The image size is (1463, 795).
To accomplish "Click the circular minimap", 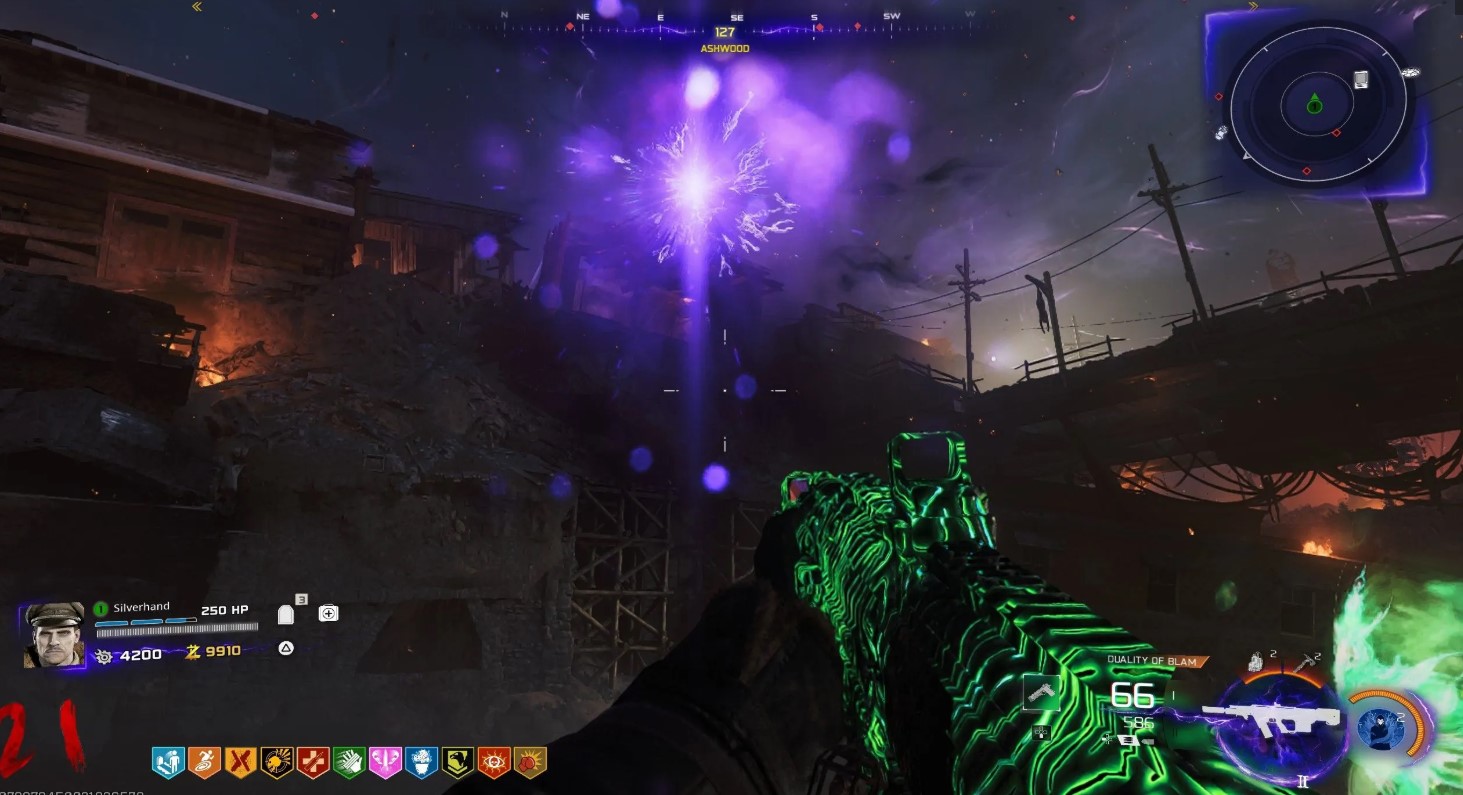I will pos(1316,104).
